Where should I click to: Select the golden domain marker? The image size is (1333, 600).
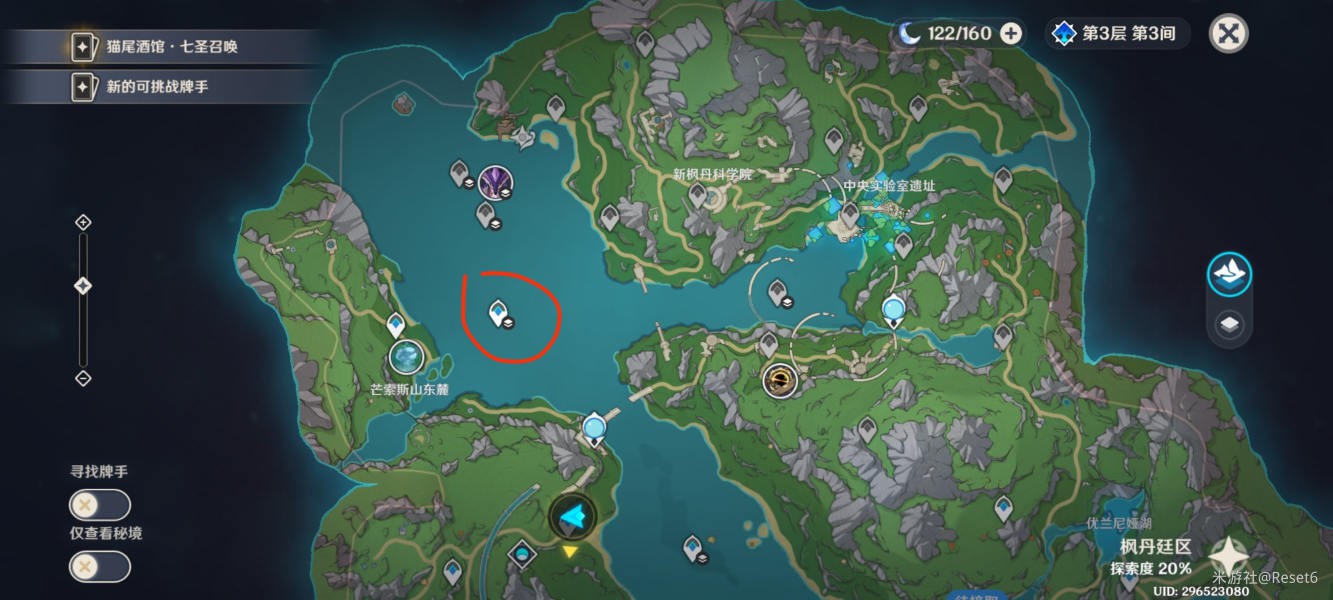779,380
